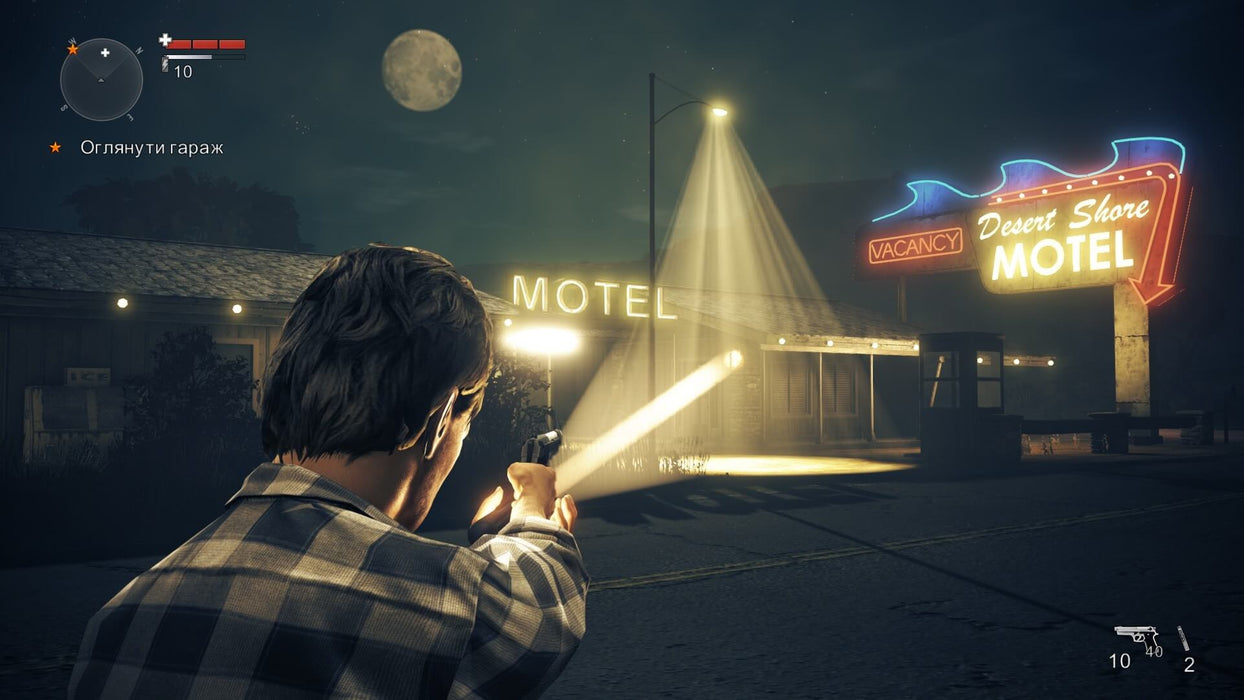Screen dimensions: 1244x700
Task: Click the circular compass minimap
Action: 101,79
